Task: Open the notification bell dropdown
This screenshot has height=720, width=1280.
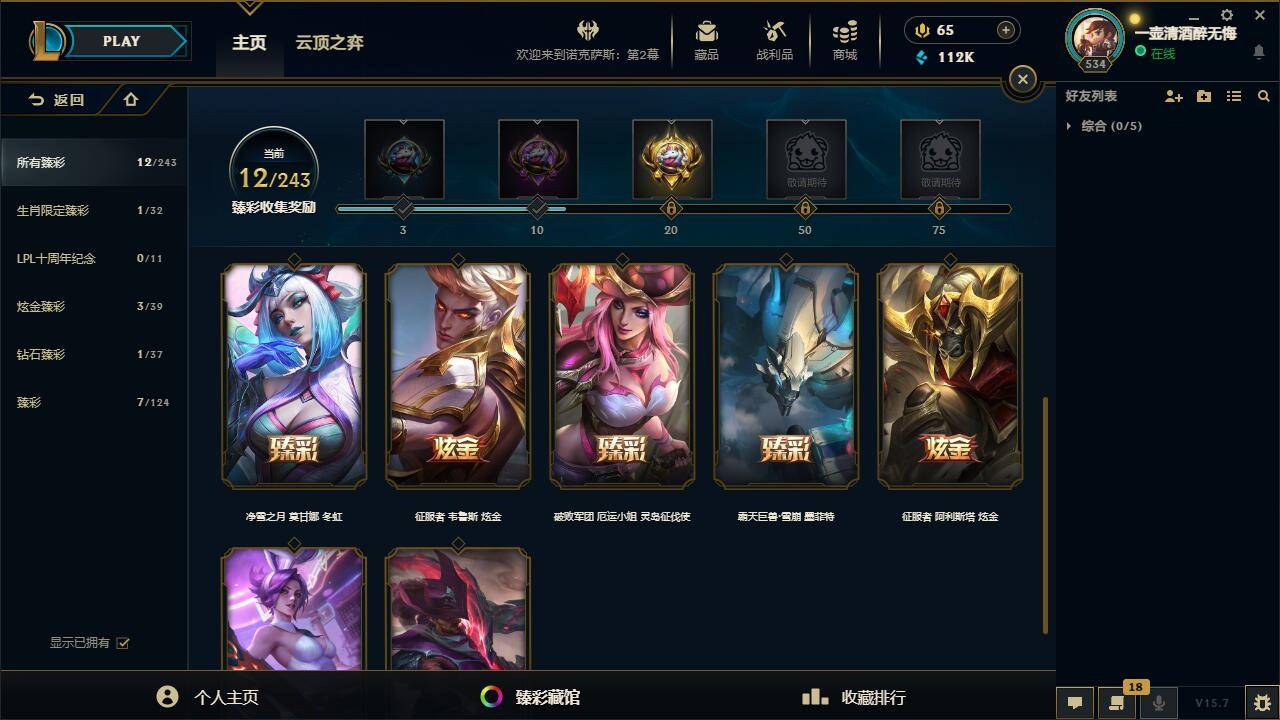Action: [1258, 49]
